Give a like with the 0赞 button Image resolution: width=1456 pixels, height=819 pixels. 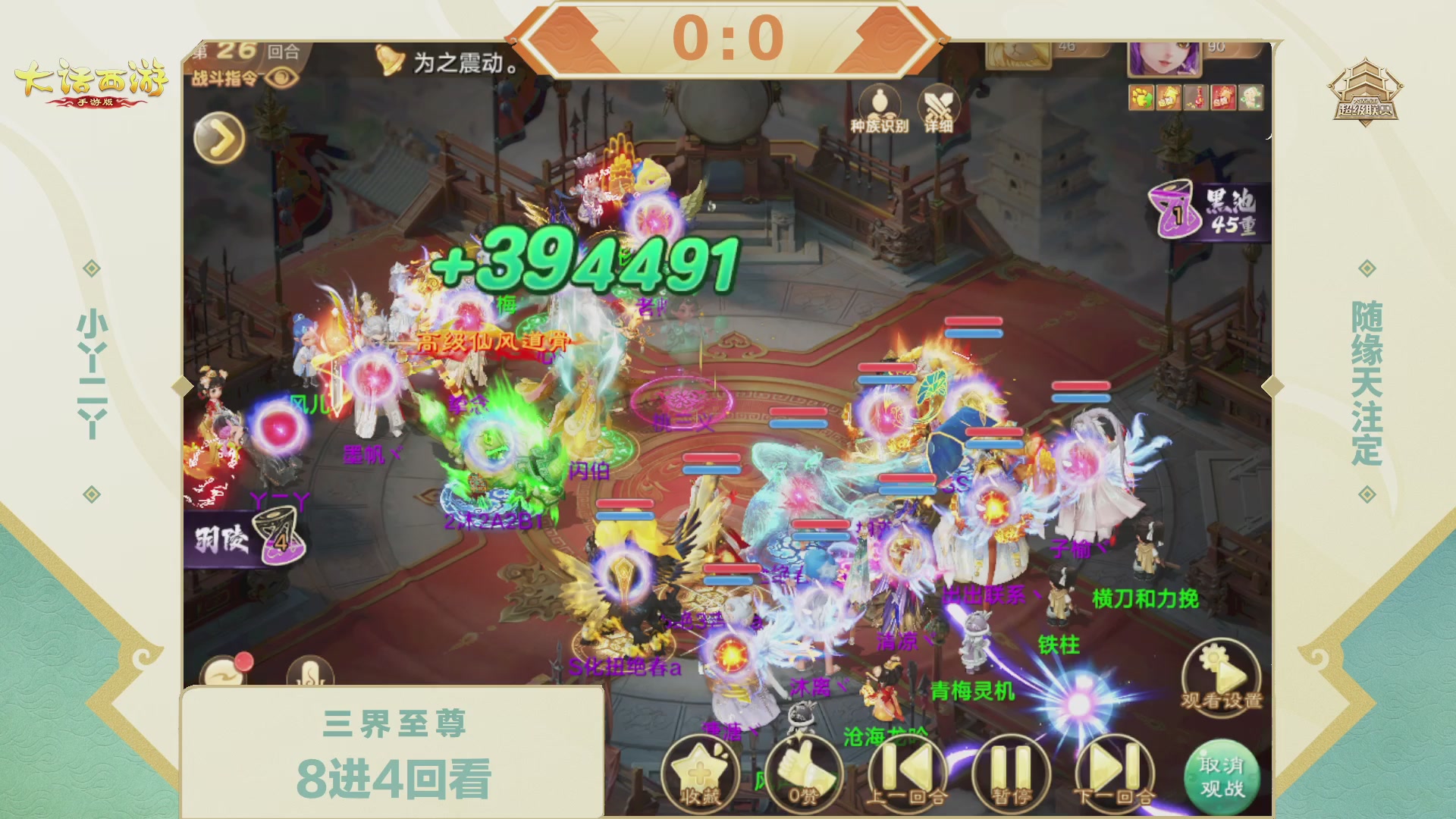pyautogui.click(x=802, y=773)
